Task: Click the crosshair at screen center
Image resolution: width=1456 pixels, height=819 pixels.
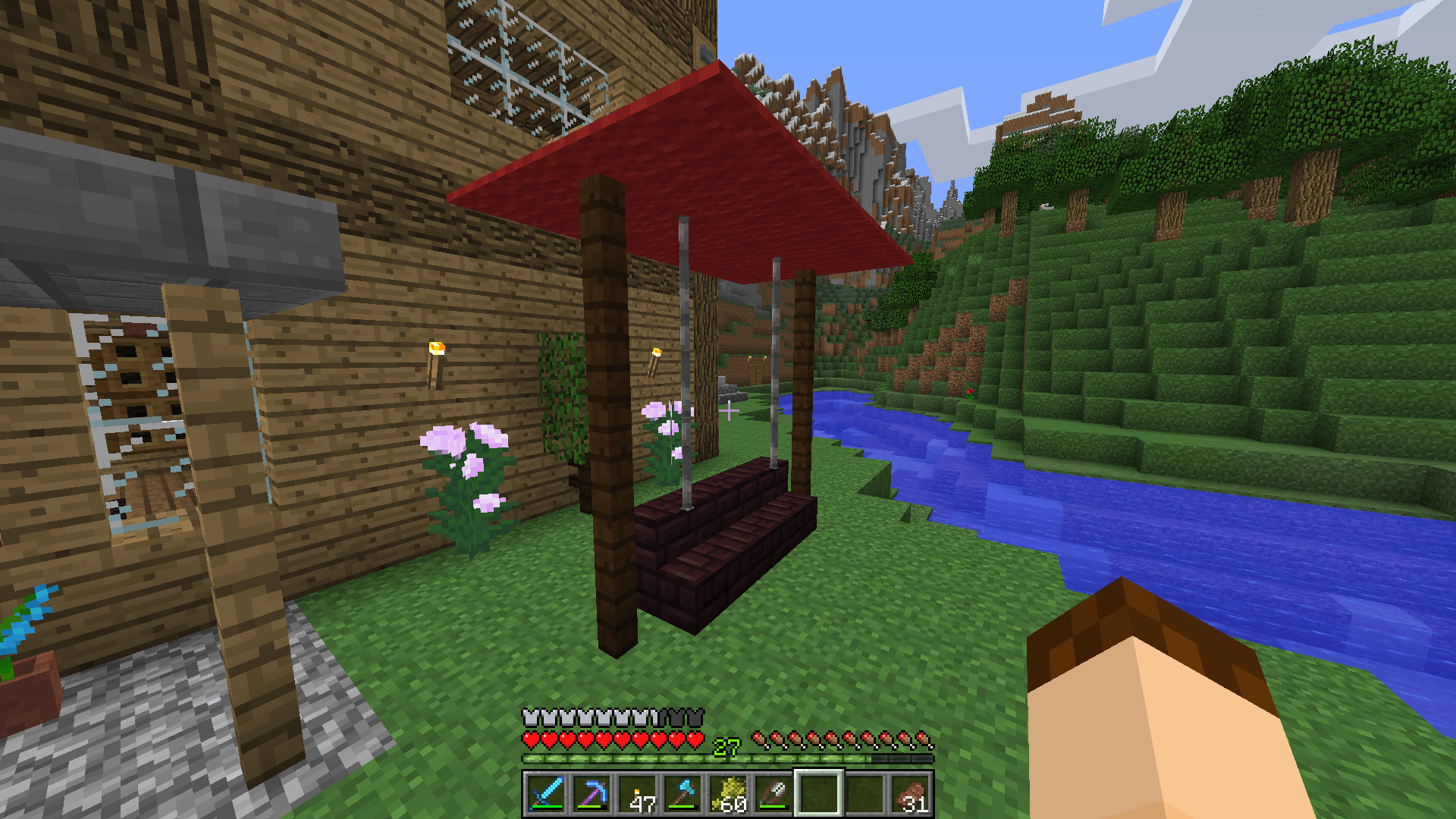Action: (728, 409)
